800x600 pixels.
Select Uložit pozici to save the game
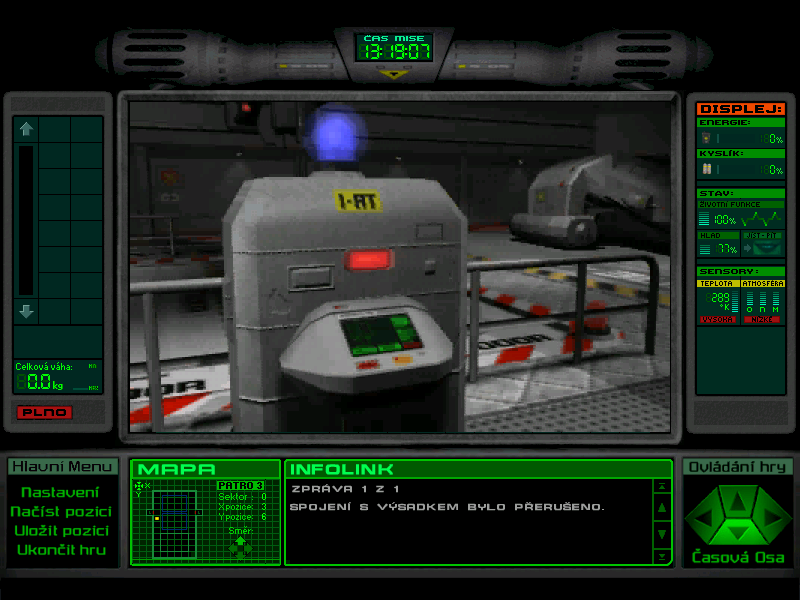click(60, 530)
